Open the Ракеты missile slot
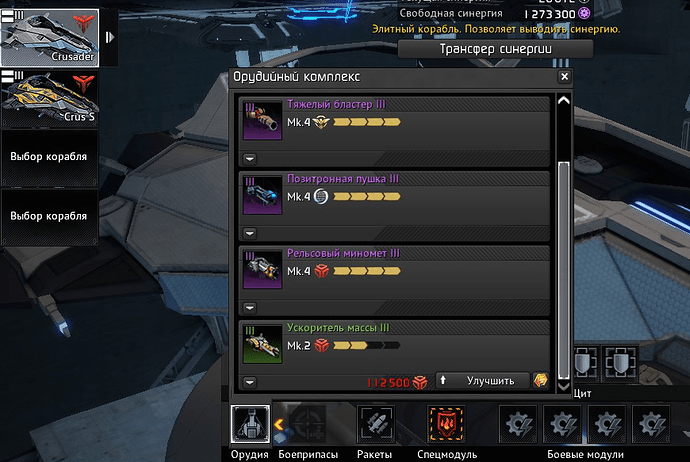 (x=376, y=424)
